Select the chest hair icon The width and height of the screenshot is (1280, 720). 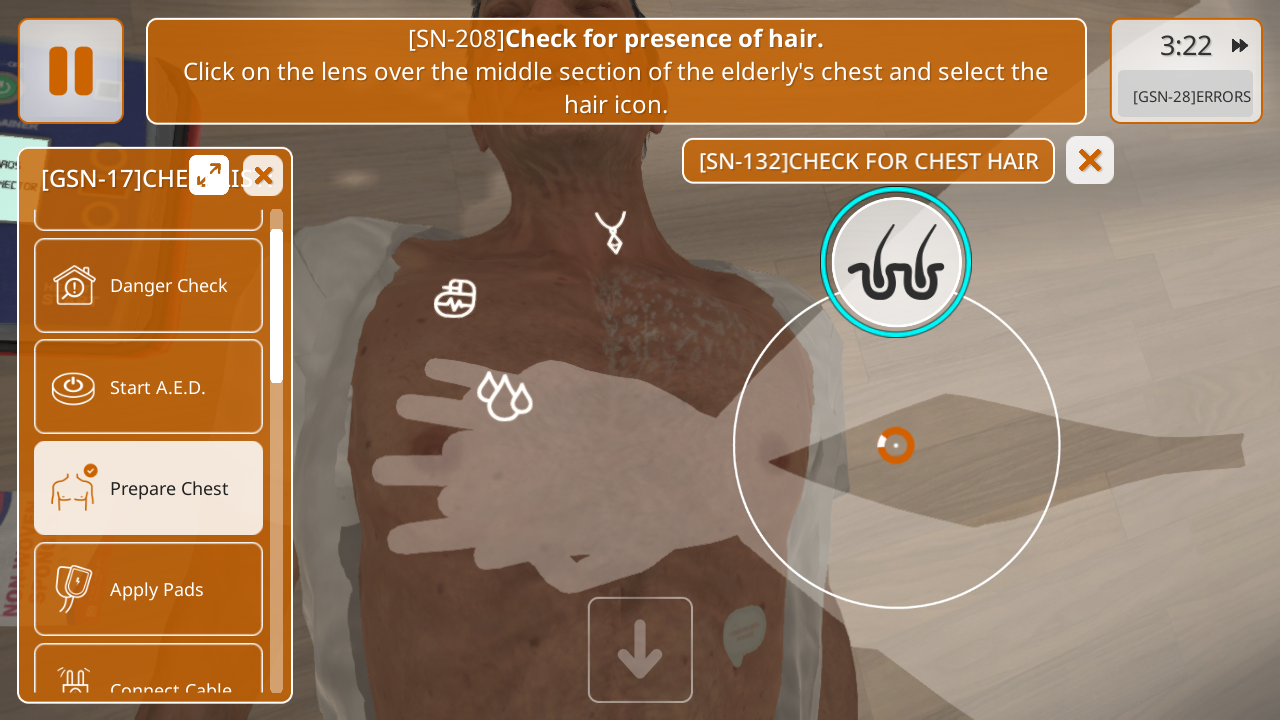[x=896, y=262]
